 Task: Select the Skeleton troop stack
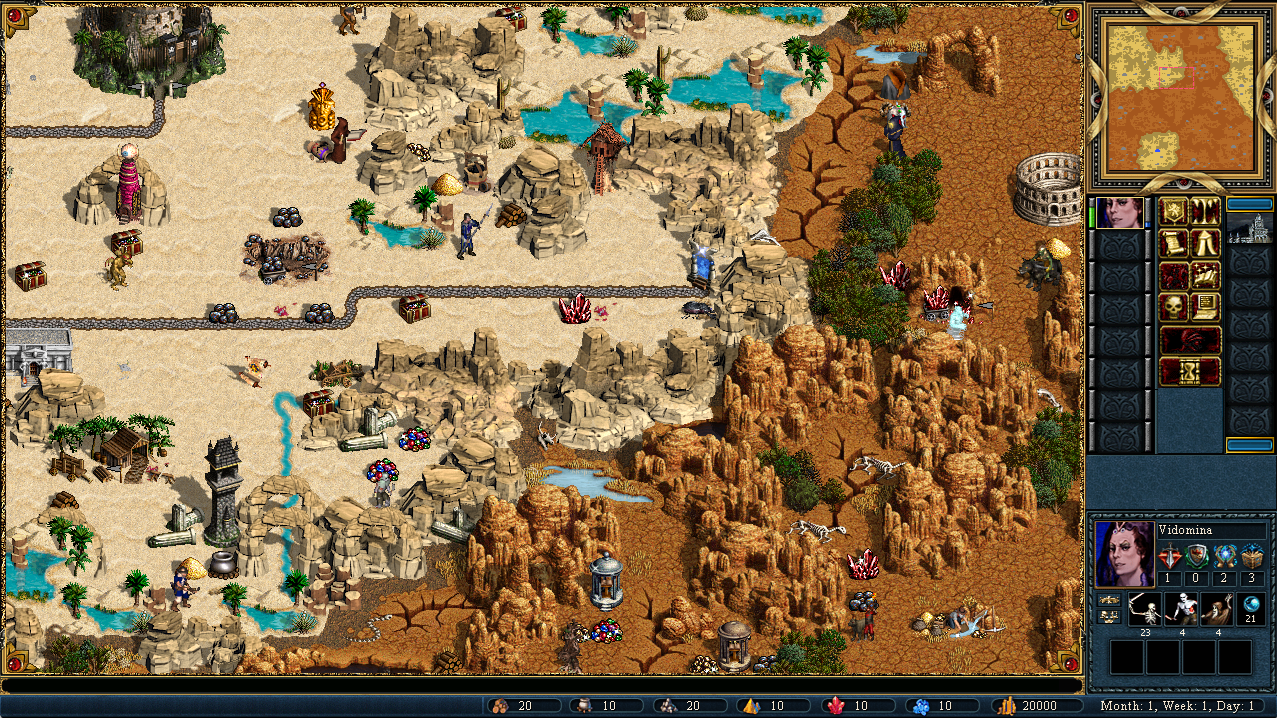(x=1144, y=609)
